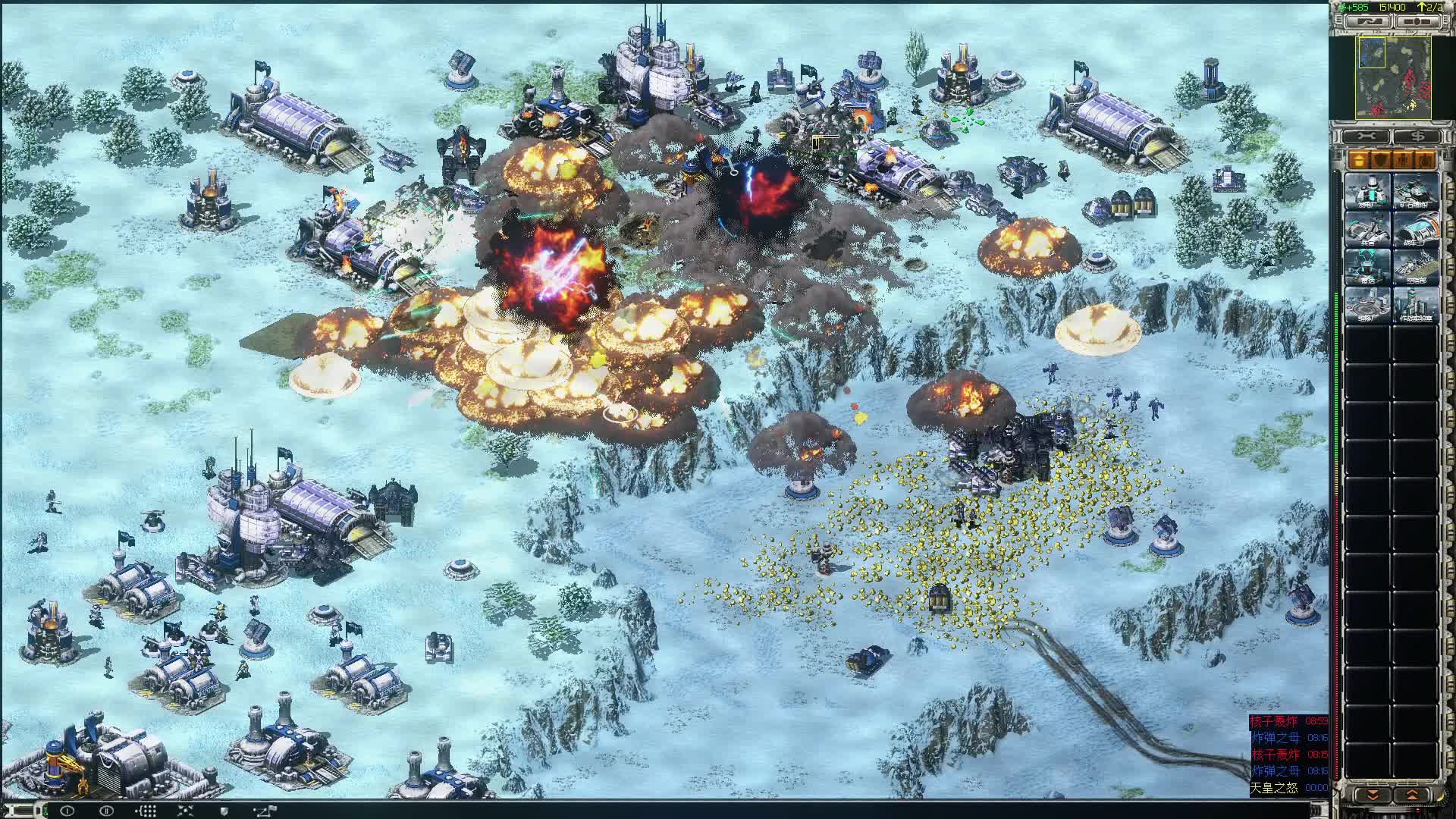Select the 发电厂 (Power Plant) build icon
This screenshot has height=819, width=1456.
point(1368,191)
